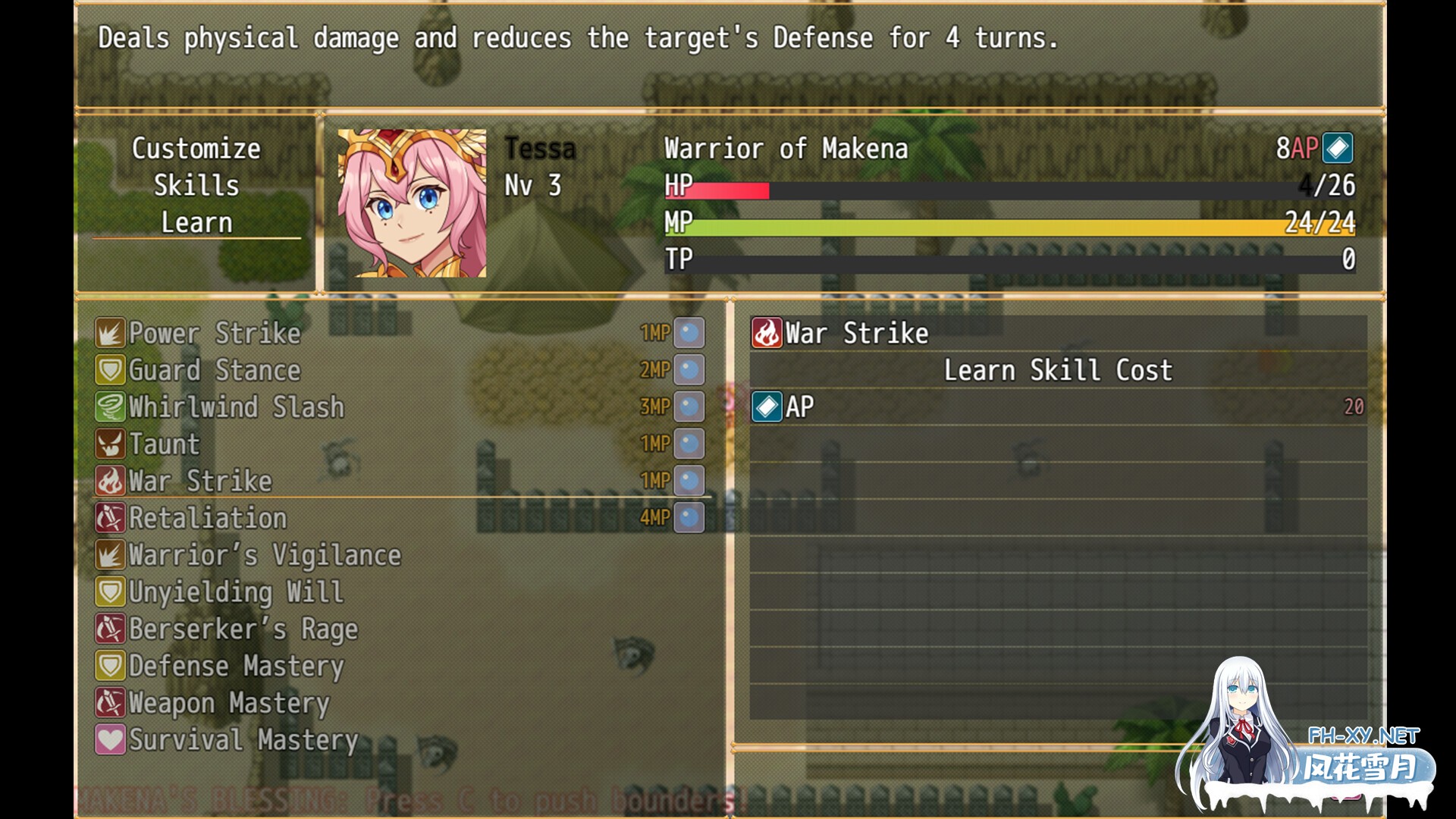Pick the Berserker's Rage skill
This screenshot has width=1456, height=819.
click(x=243, y=629)
